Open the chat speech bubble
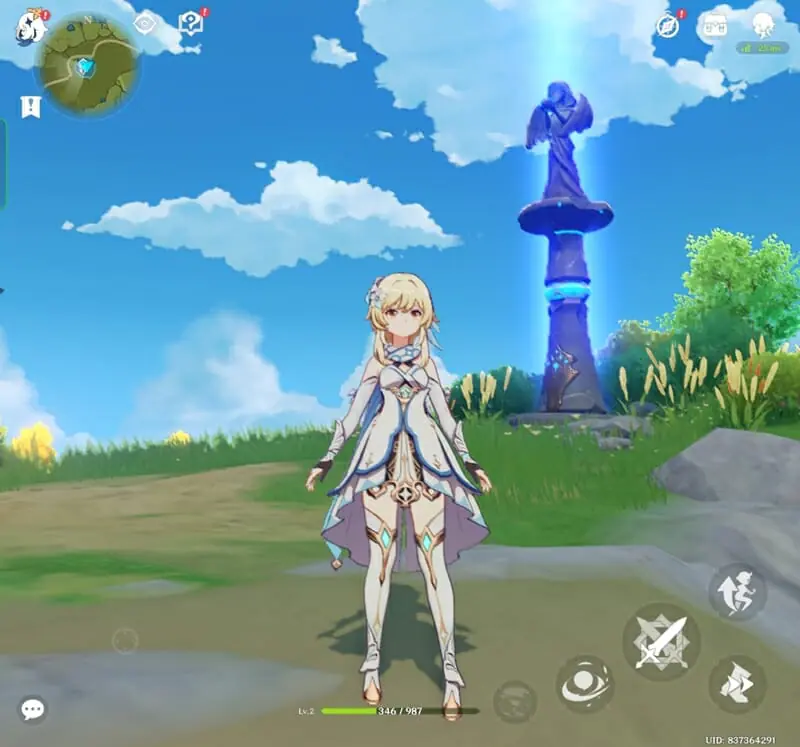Image resolution: width=800 pixels, height=747 pixels. pos(33,710)
